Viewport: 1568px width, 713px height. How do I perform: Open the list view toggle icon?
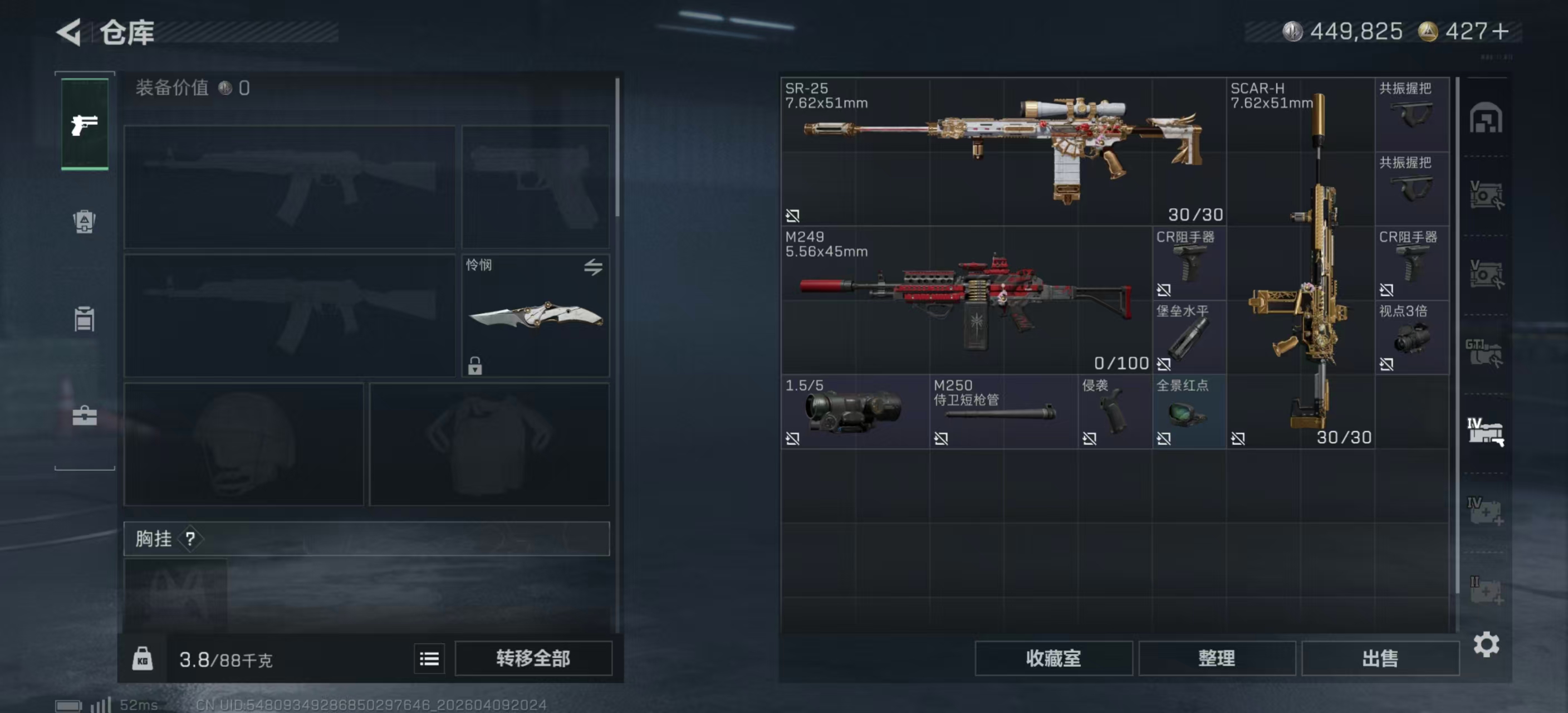tap(429, 658)
